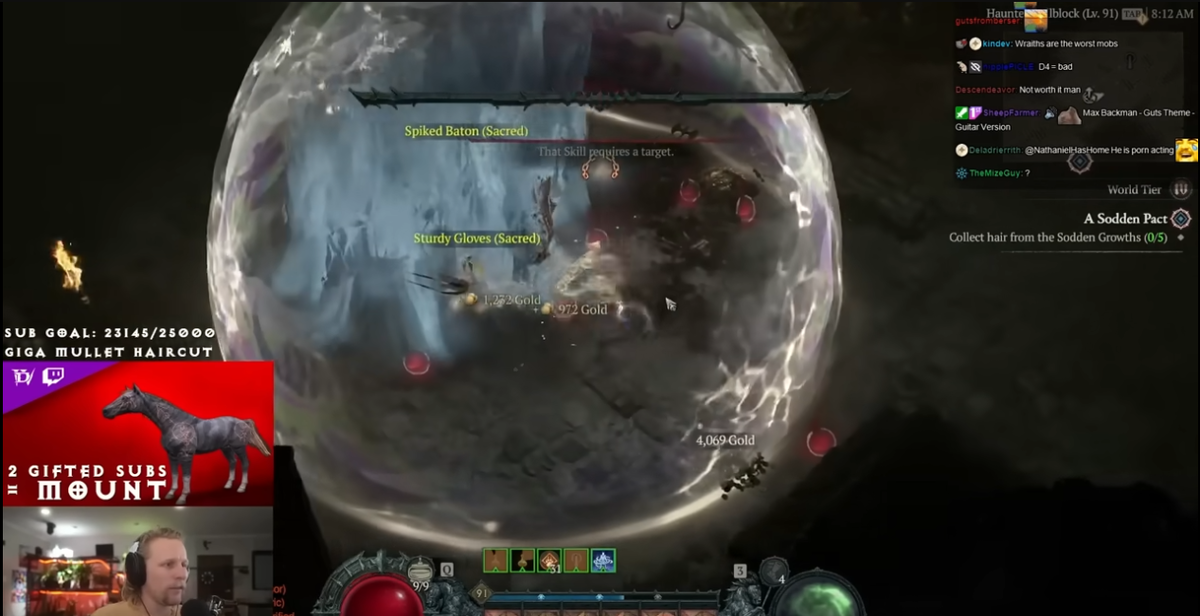Collect the 4,069 Gold drop label
1200x616 pixels.
[x=725, y=440]
